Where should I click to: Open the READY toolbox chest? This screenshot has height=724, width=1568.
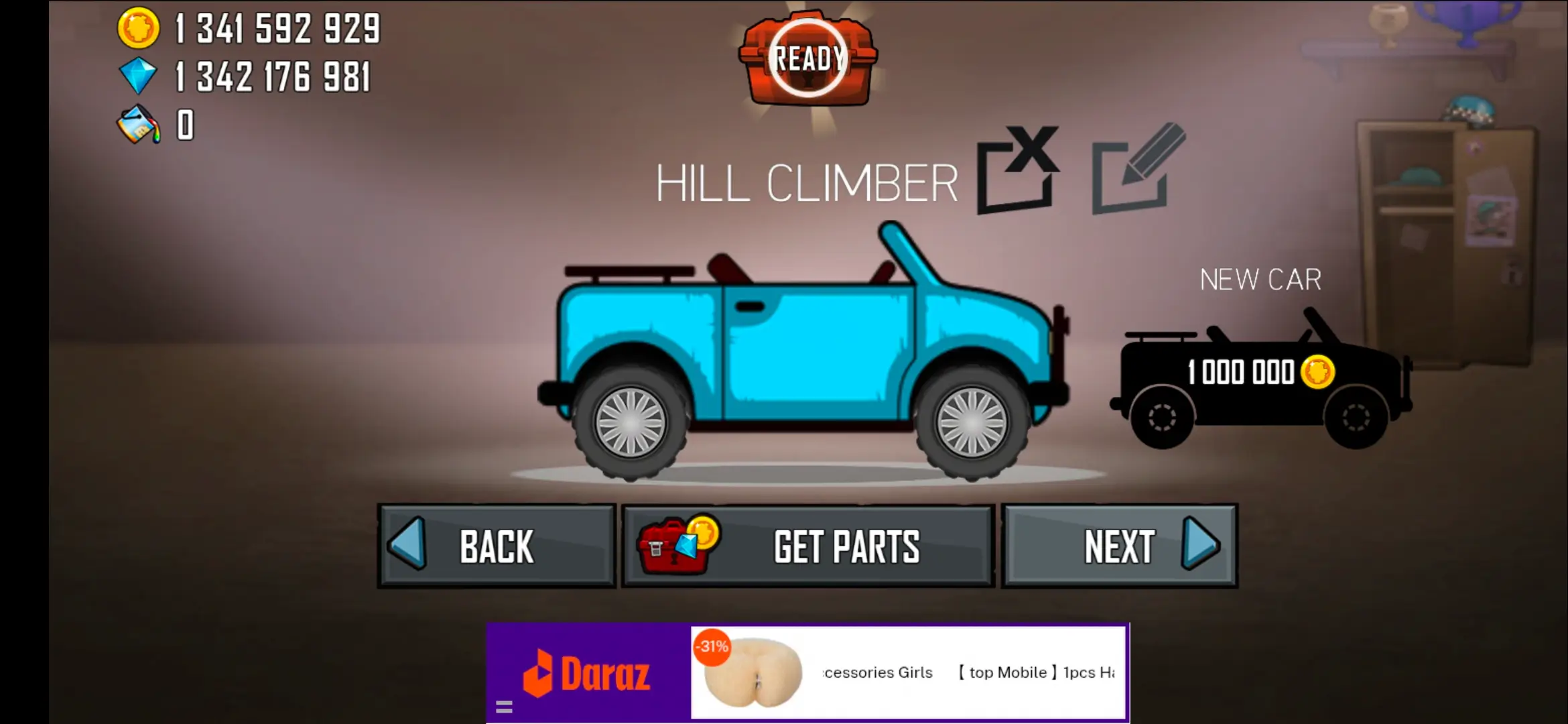tap(808, 59)
